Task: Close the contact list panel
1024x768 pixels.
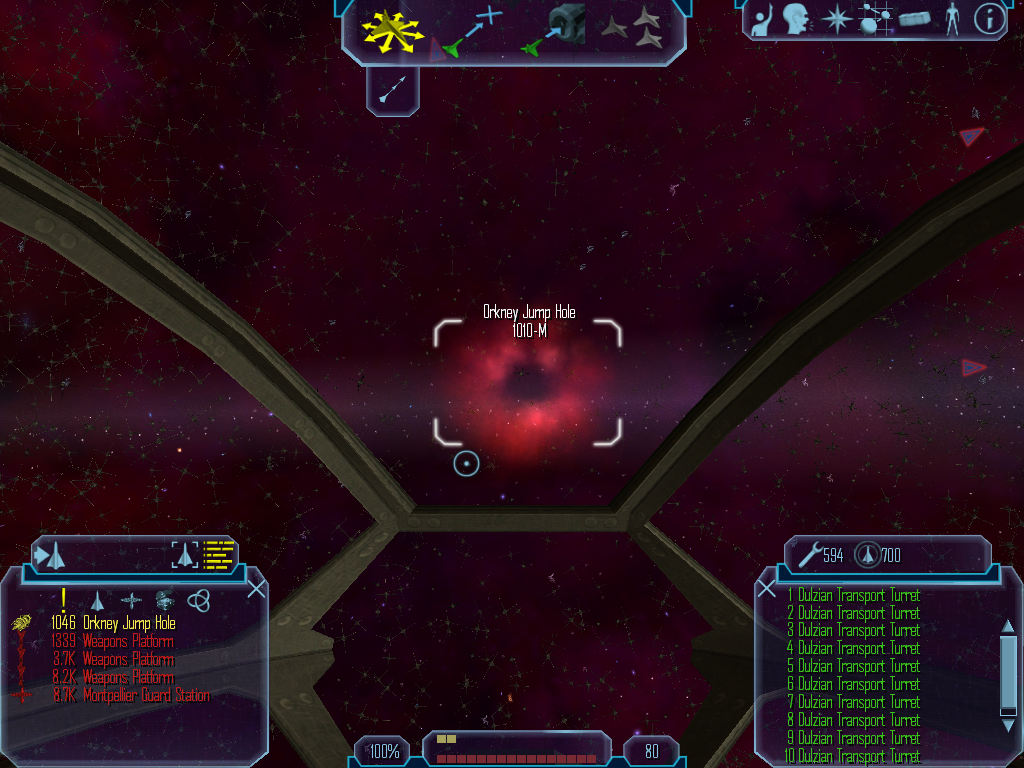Action: (256, 589)
